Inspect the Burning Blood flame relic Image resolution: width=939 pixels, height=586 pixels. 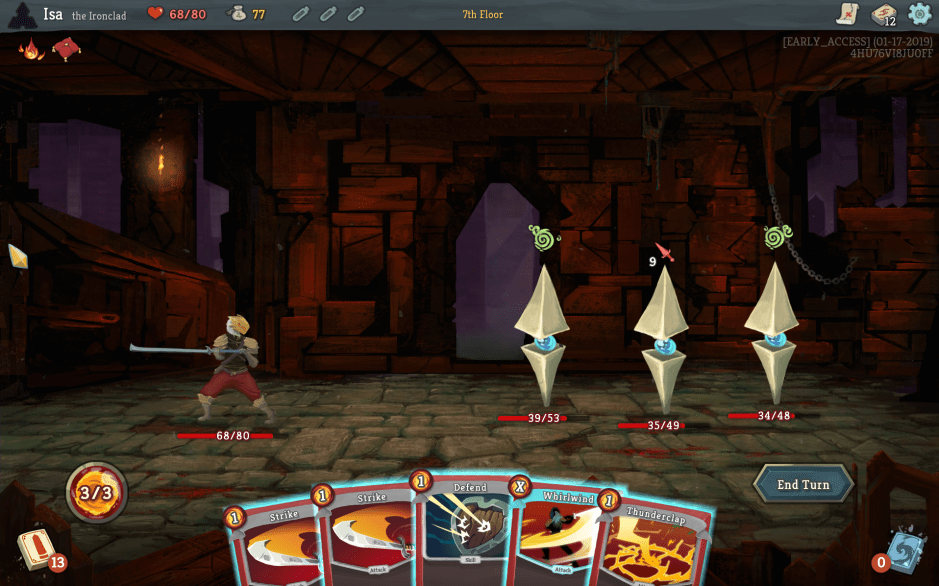pyautogui.click(x=31, y=48)
